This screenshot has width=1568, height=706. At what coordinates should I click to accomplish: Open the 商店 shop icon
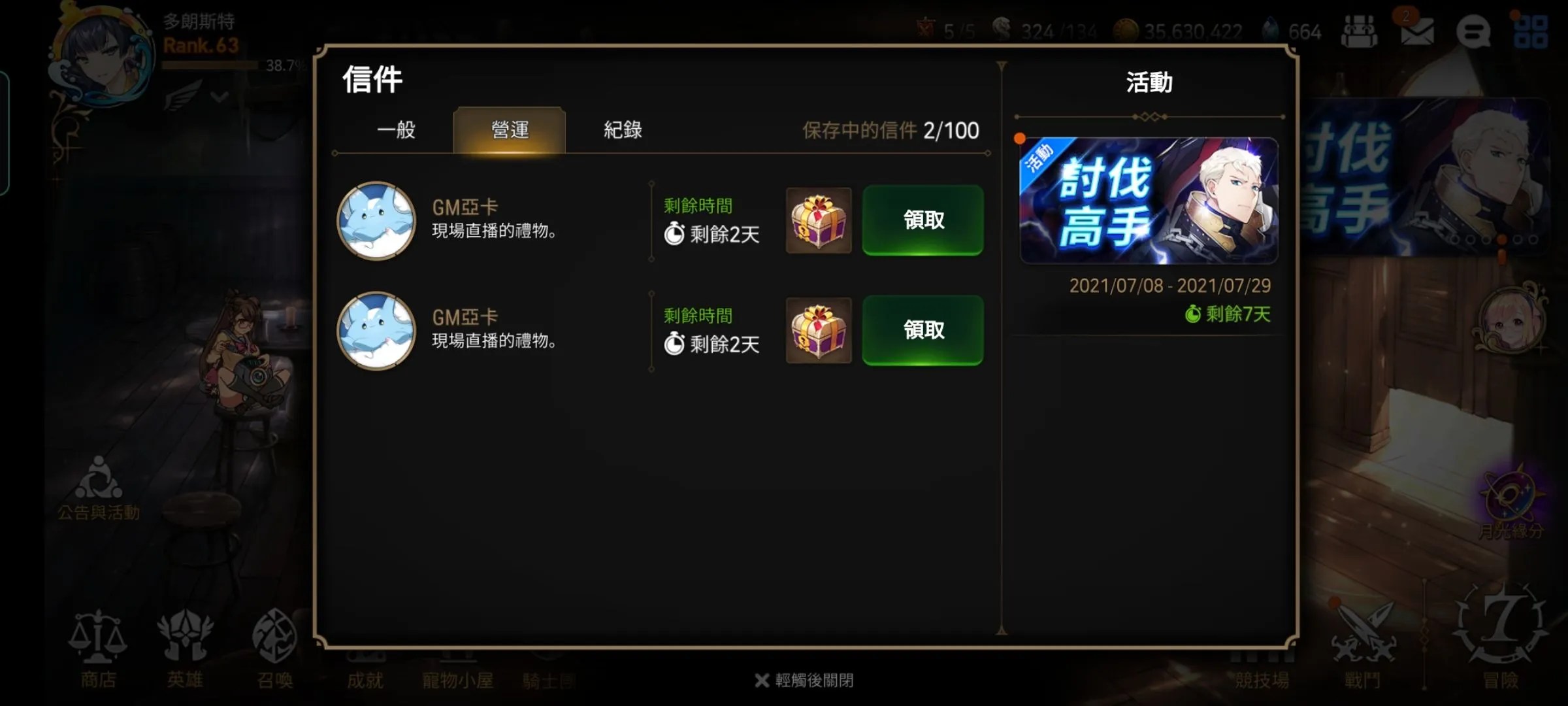[x=98, y=647]
